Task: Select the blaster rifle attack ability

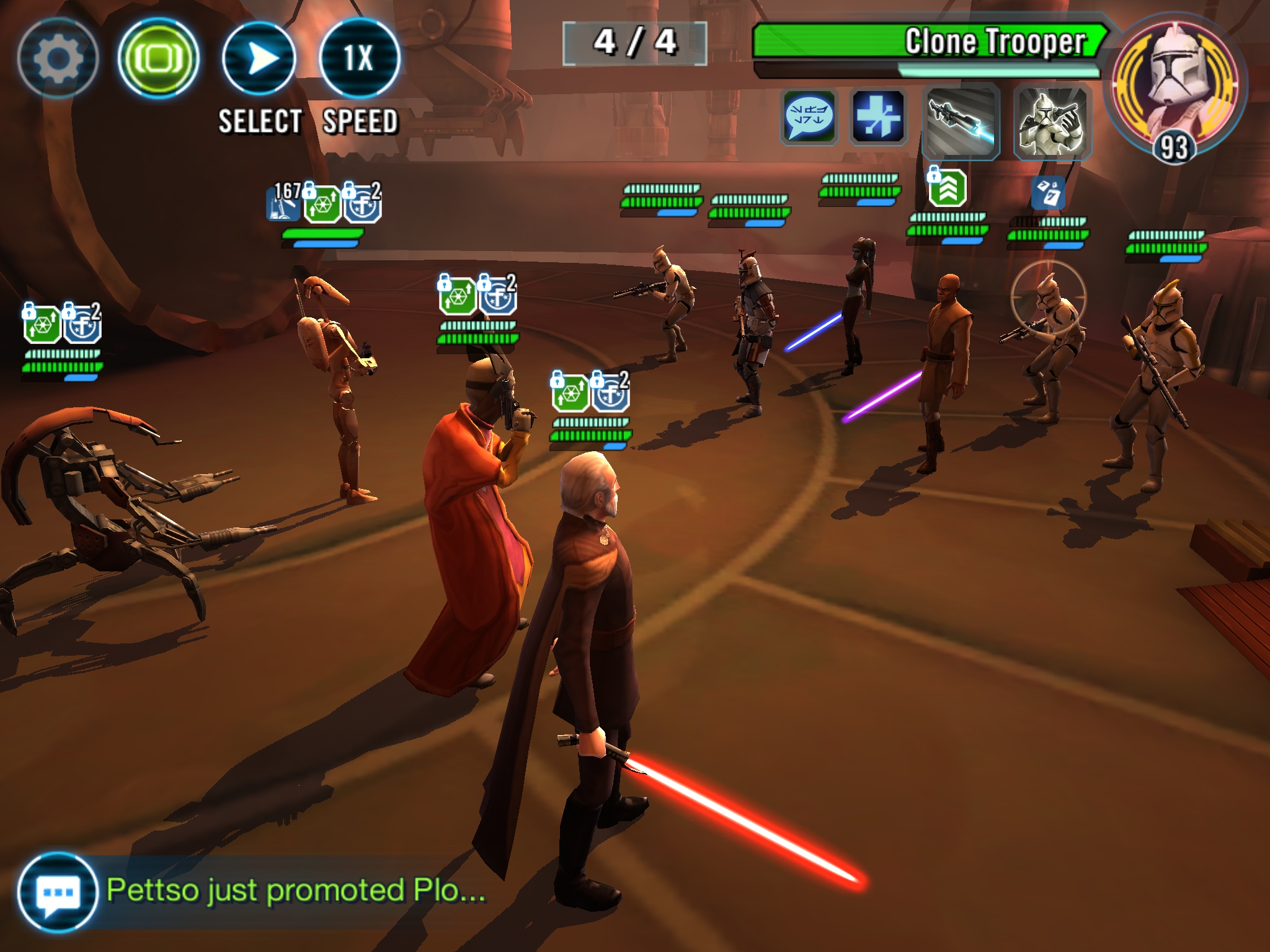Action: point(961,121)
